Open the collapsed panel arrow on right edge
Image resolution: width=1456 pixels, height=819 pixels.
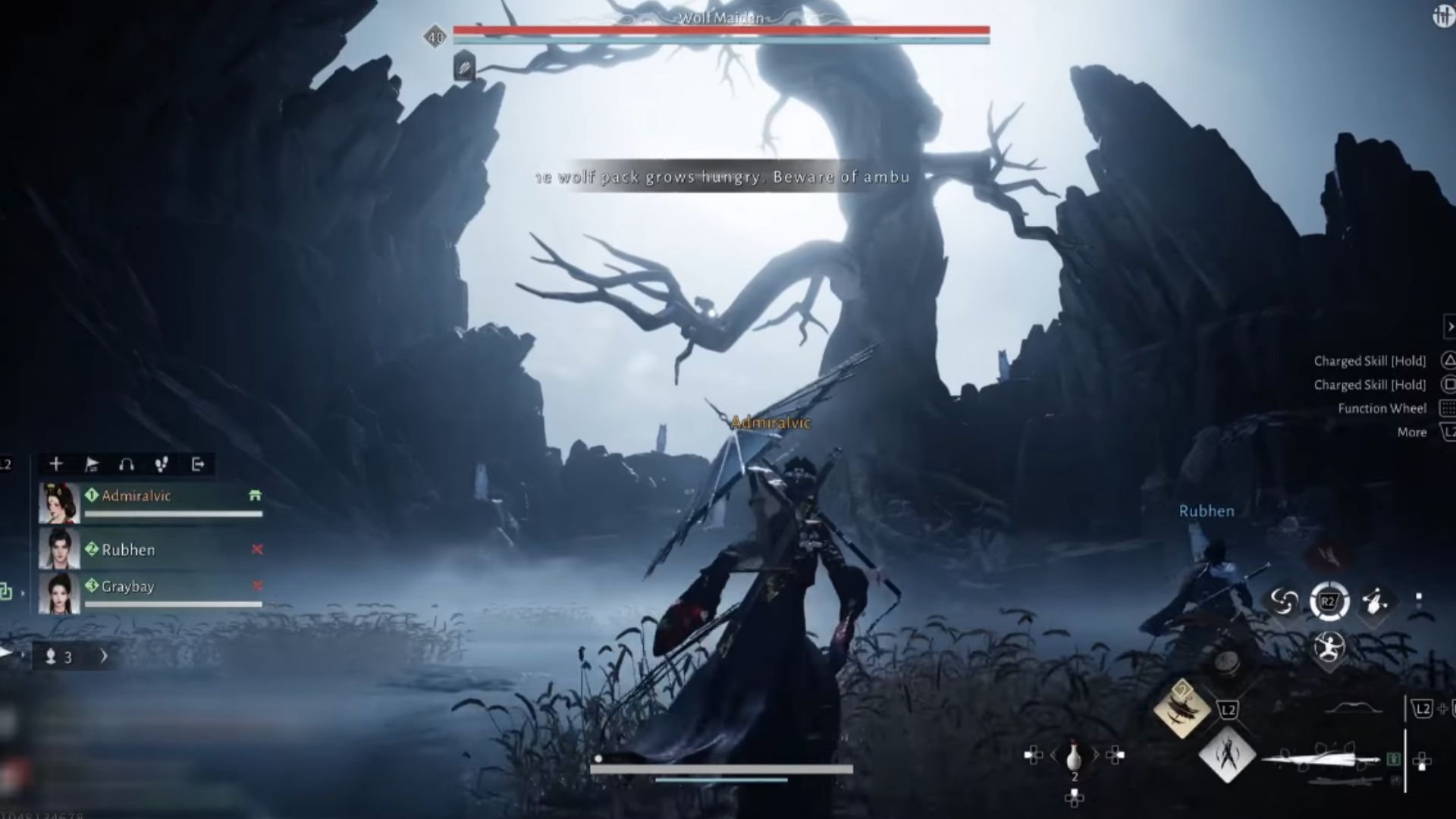pos(1450,326)
